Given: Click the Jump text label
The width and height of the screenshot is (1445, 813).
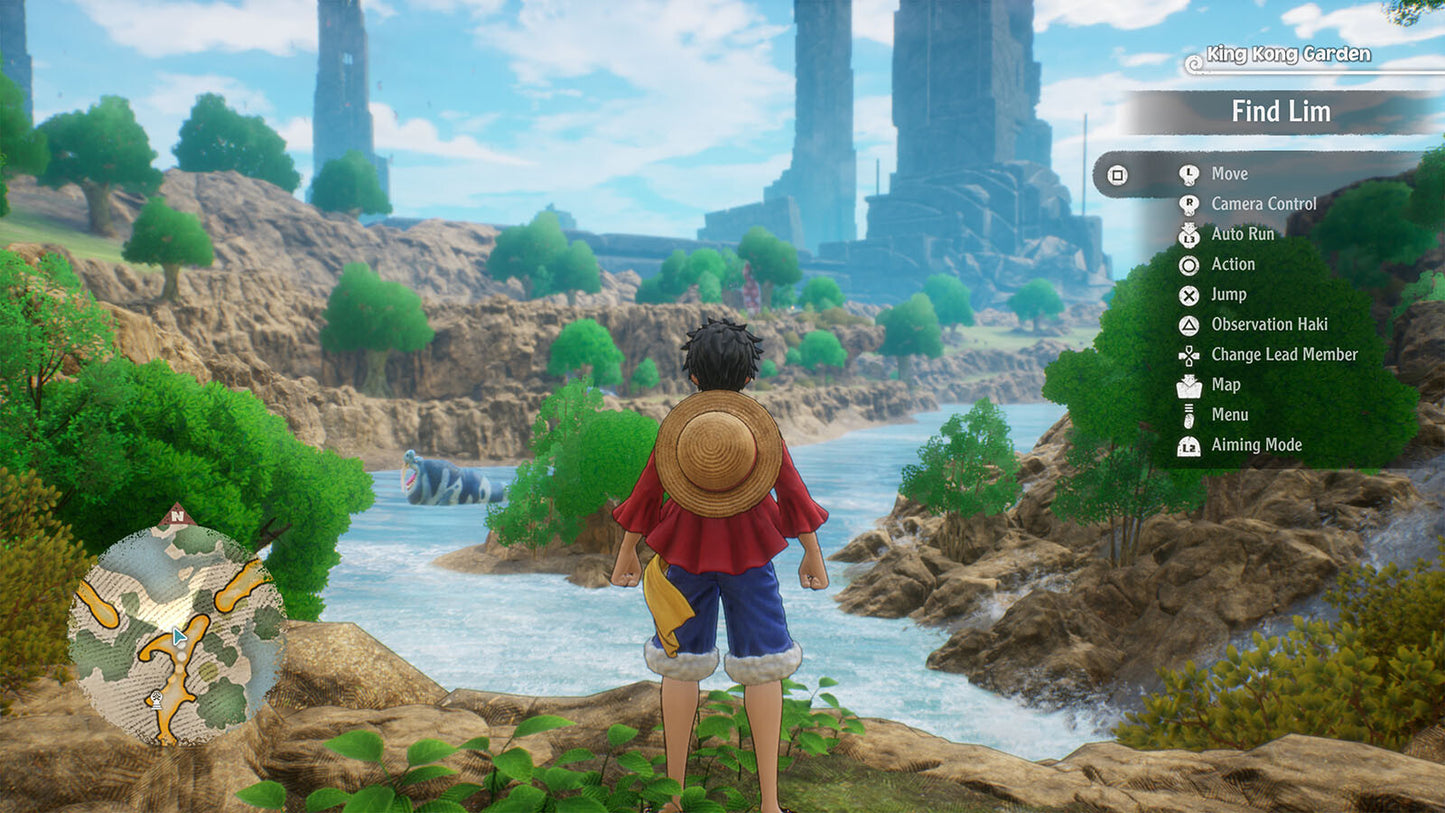Looking at the screenshot, I should tap(1229, 294).
